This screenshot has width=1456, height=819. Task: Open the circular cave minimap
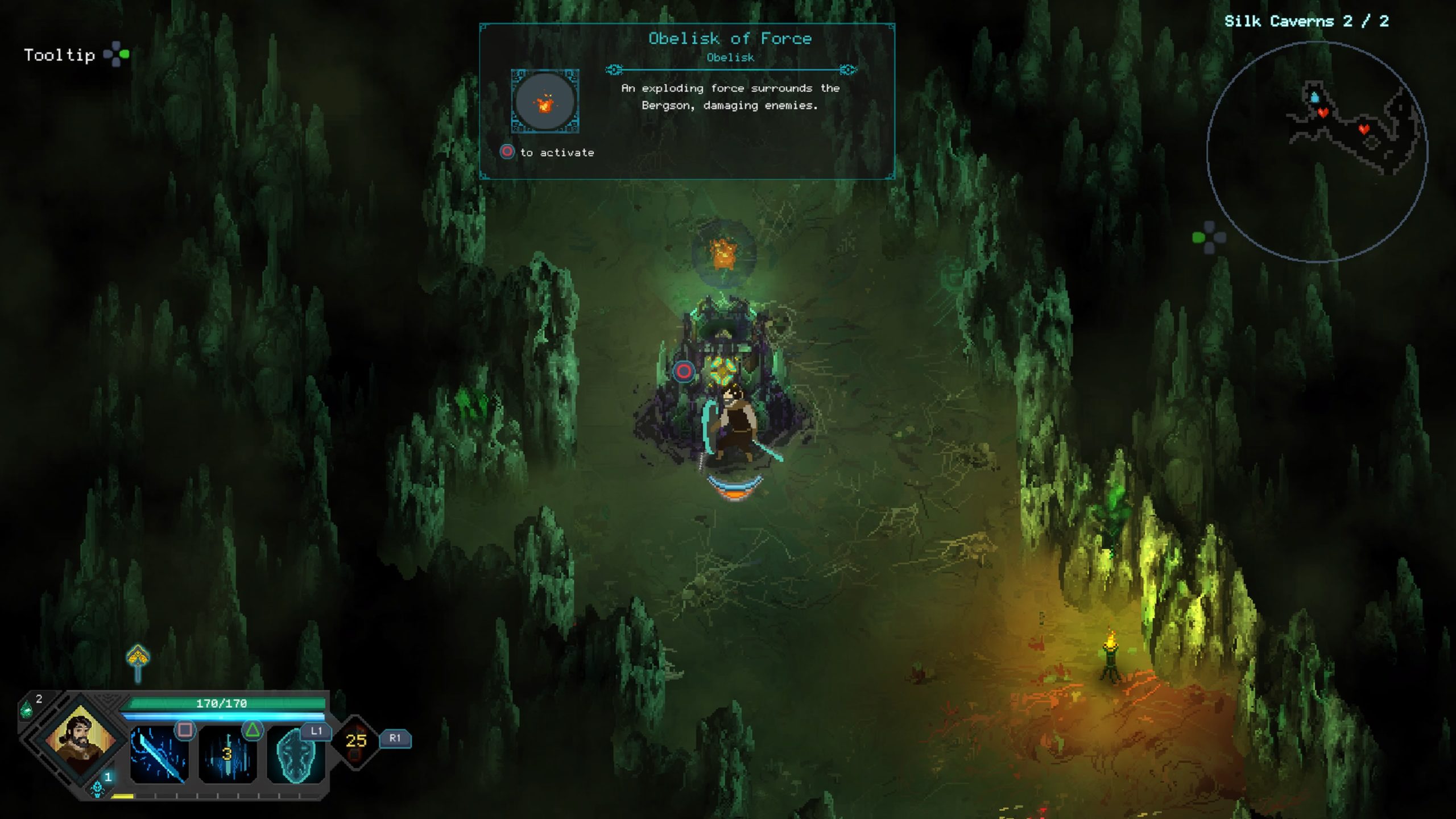[x=1317, y=152]
